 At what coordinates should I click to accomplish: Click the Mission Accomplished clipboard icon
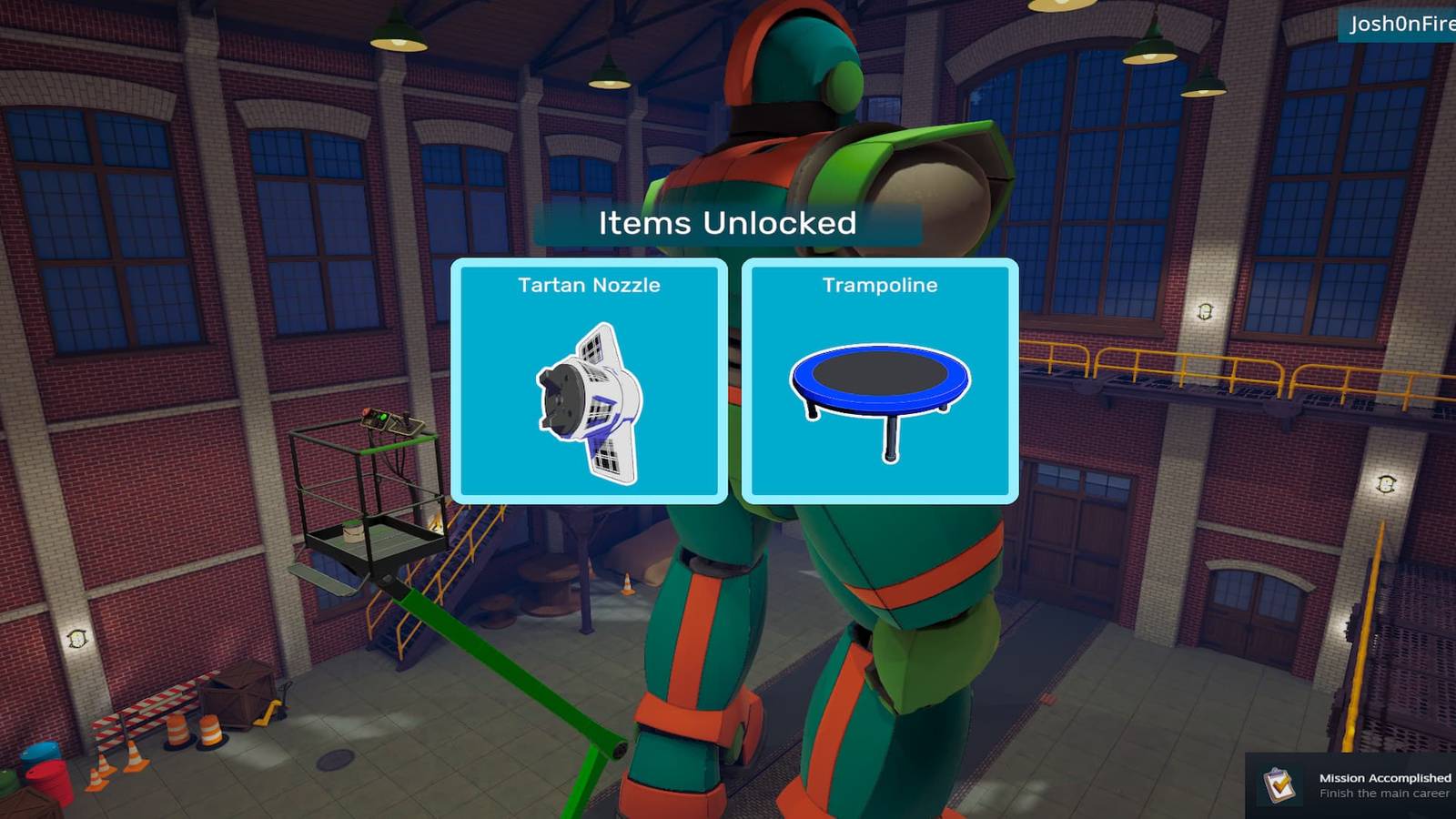coord(1279,785)
